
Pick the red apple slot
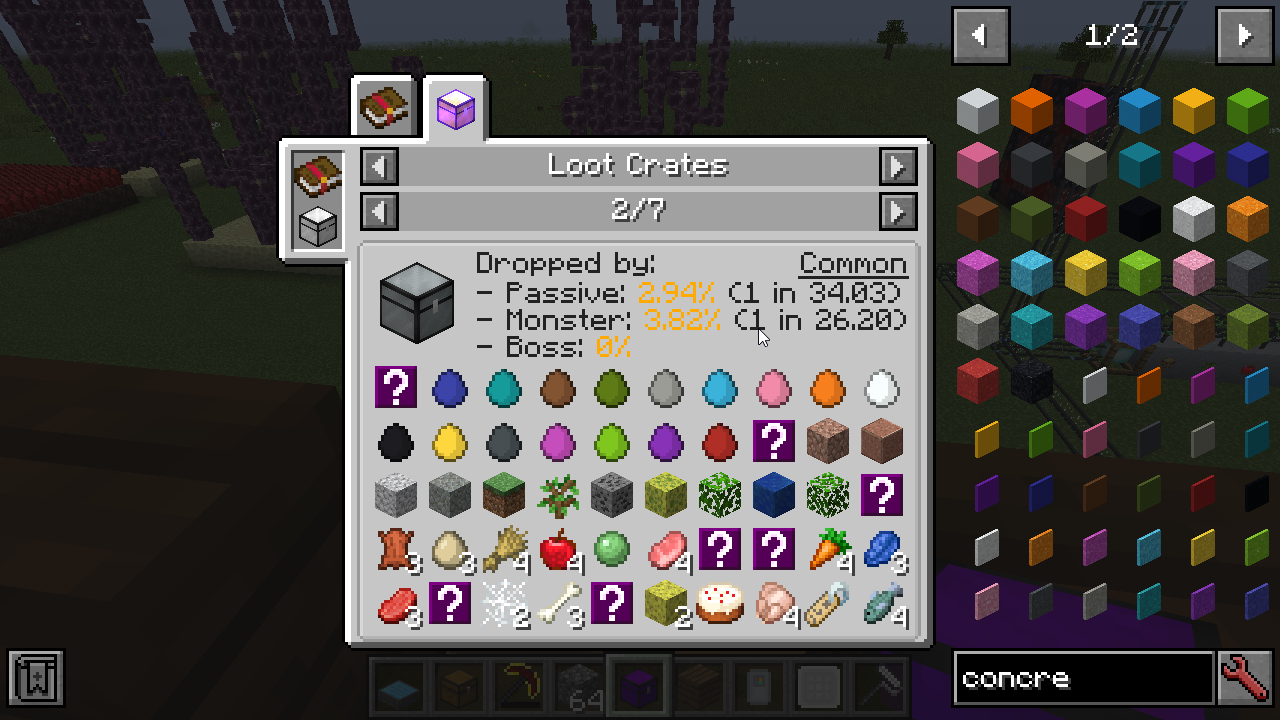click(x=558, y=549)
